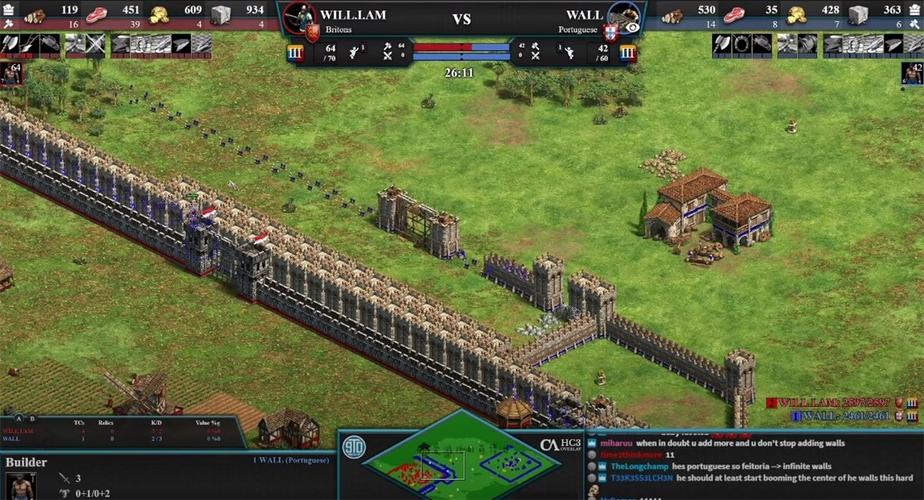Click WILL.LAM's villager count portrait
Viewport: 924px width, 500px height.
[x=11, y=74]
